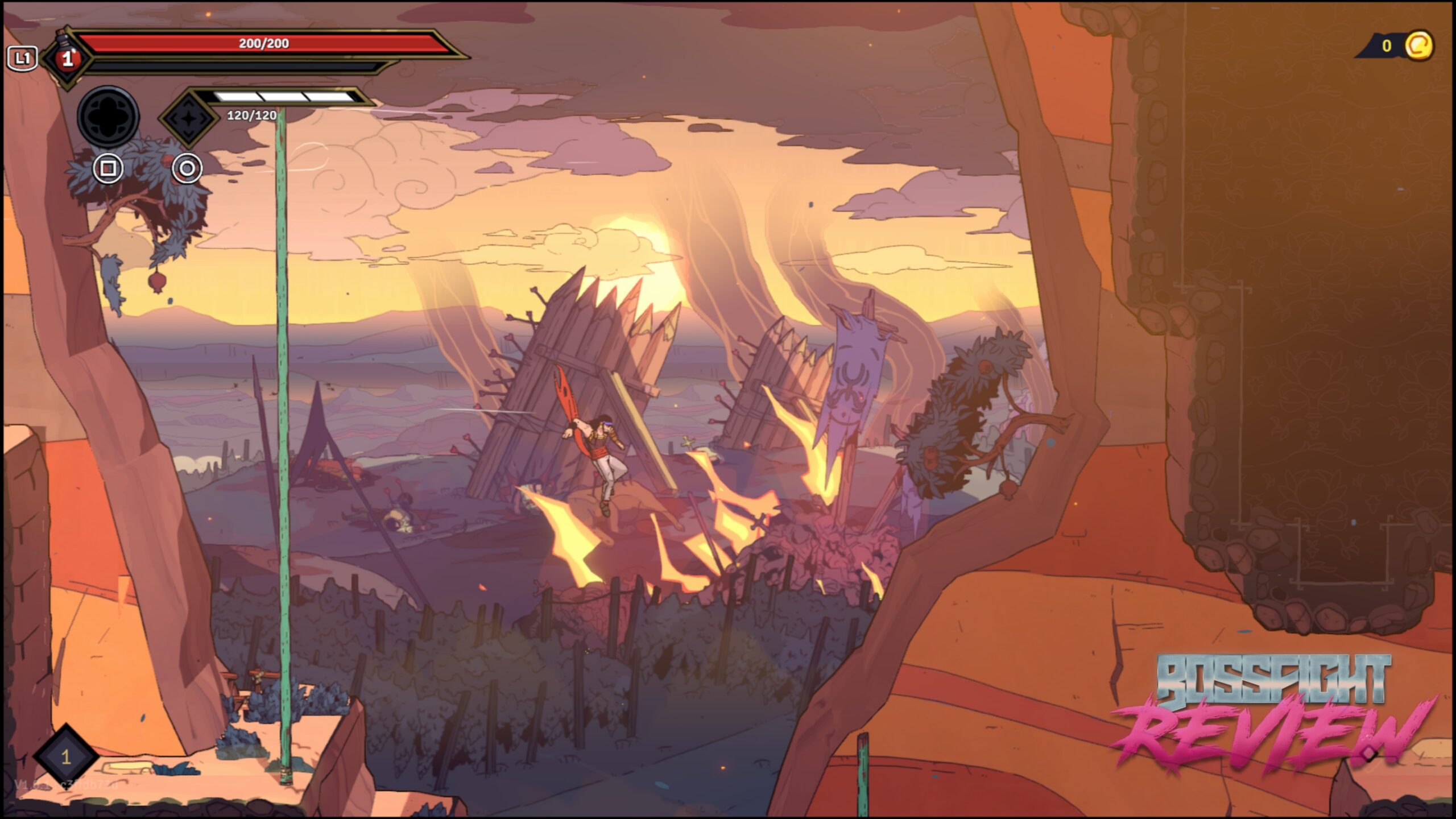Click the gold coin currency icon

[x=1418, y=45]
